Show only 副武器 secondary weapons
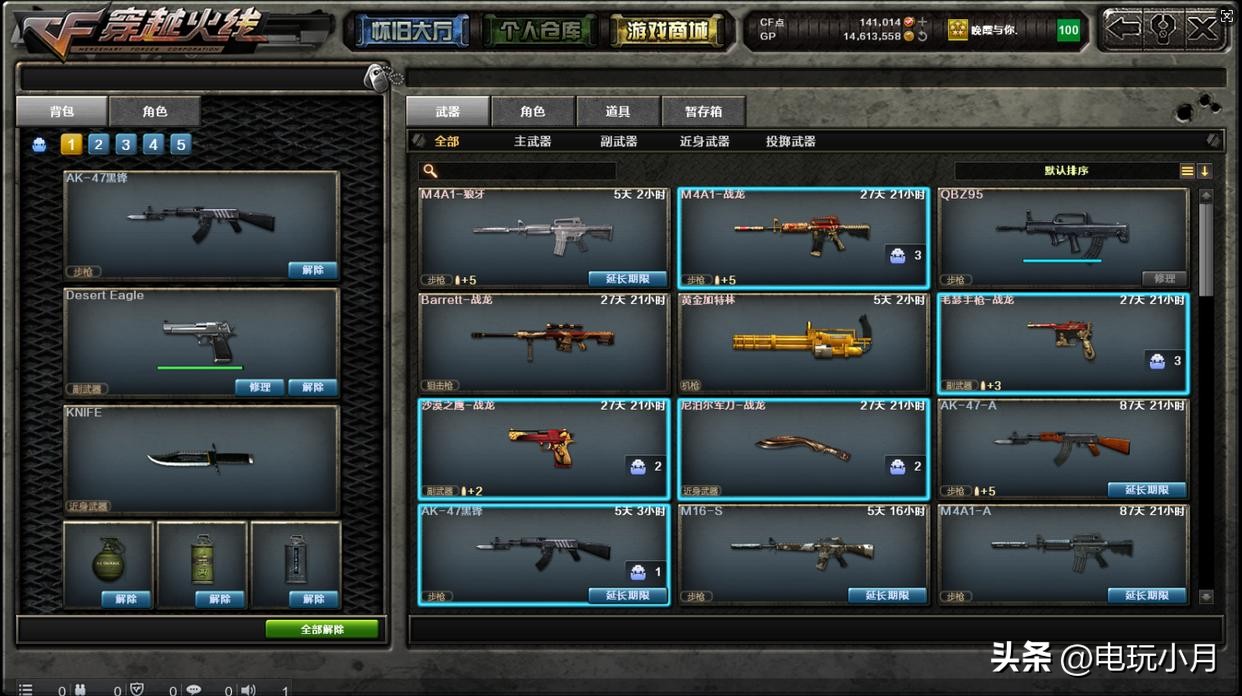Image resolution: width=1242 pixels, height=696 pixels. point(618,142)
